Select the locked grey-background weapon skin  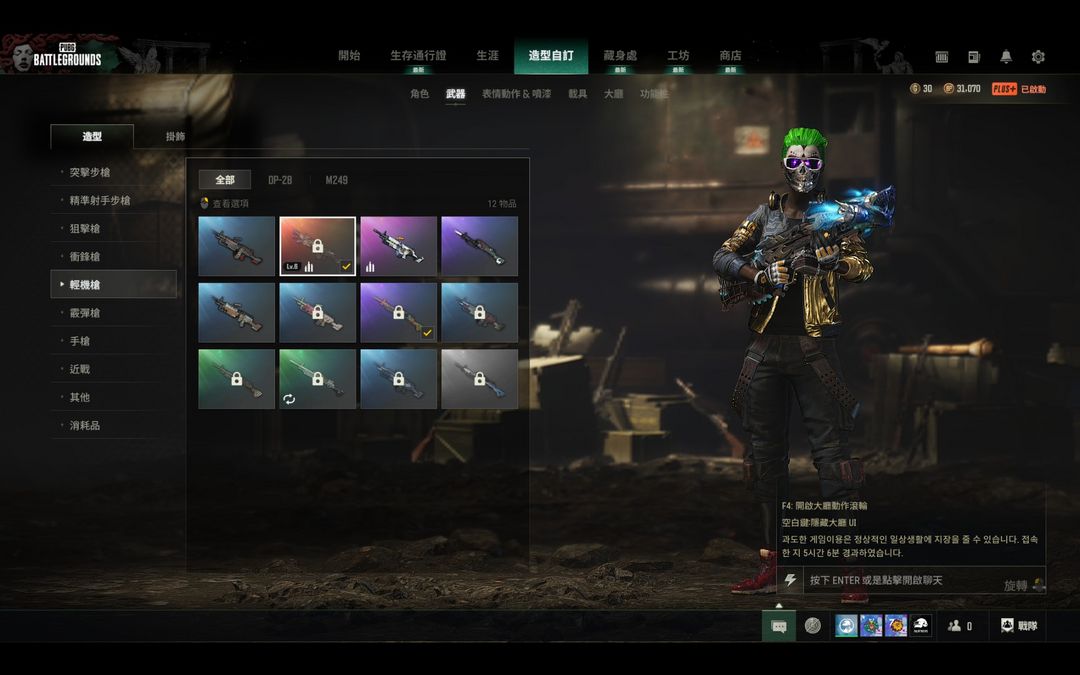tap(479, 379)
